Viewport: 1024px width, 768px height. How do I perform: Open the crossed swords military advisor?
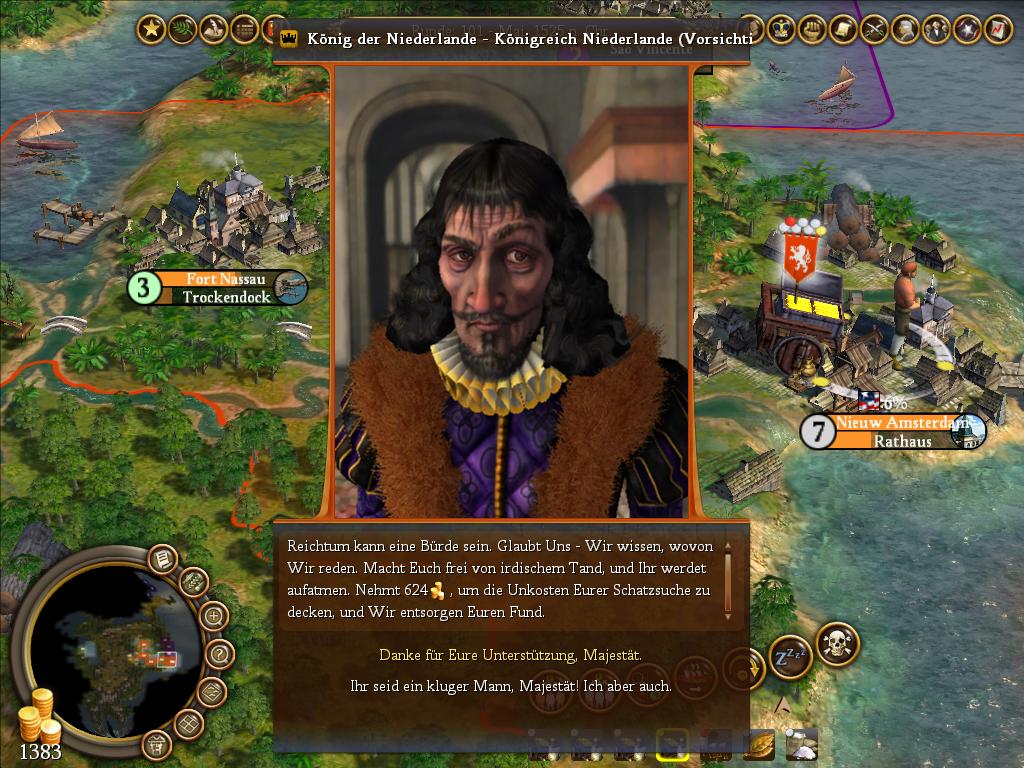[x=874, y=30]
